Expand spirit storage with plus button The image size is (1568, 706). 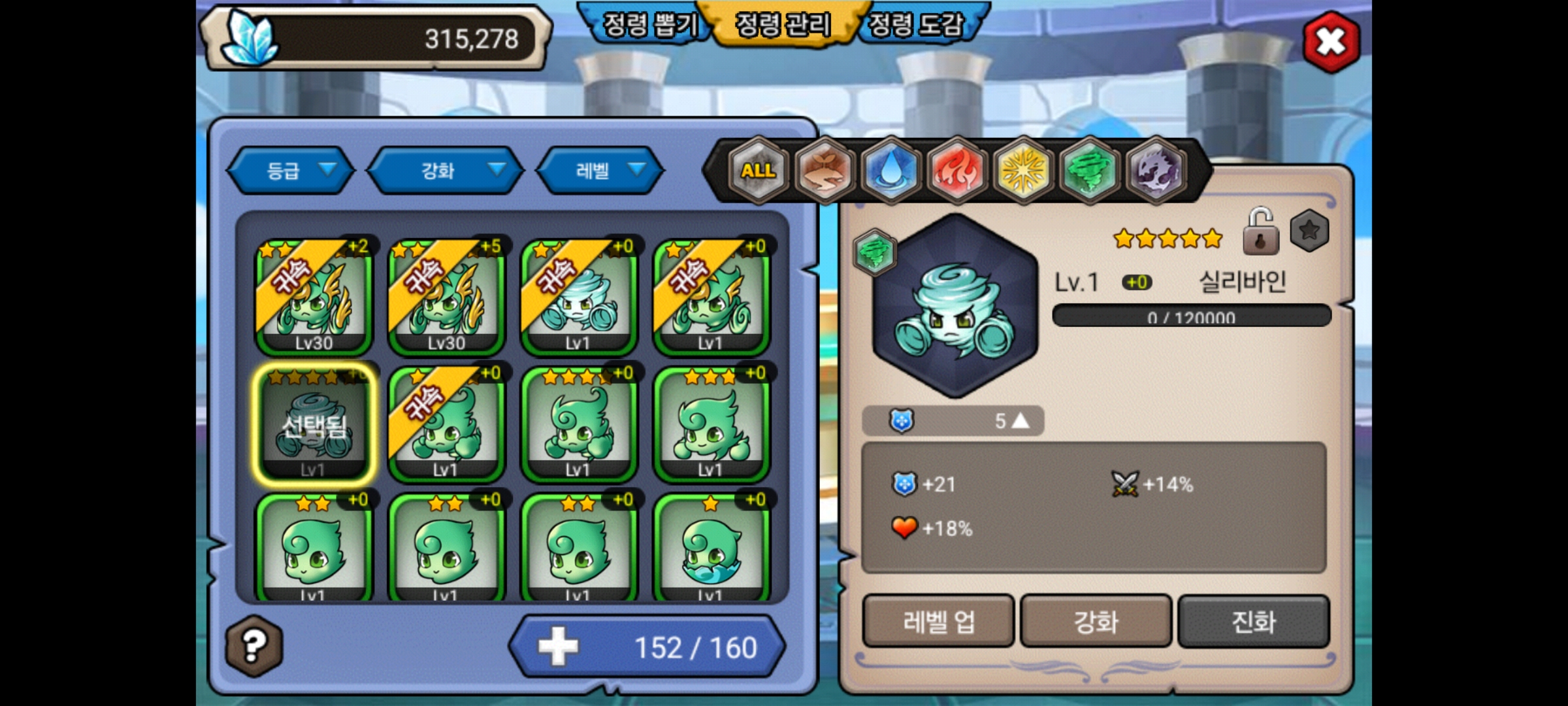pos(558,647)
